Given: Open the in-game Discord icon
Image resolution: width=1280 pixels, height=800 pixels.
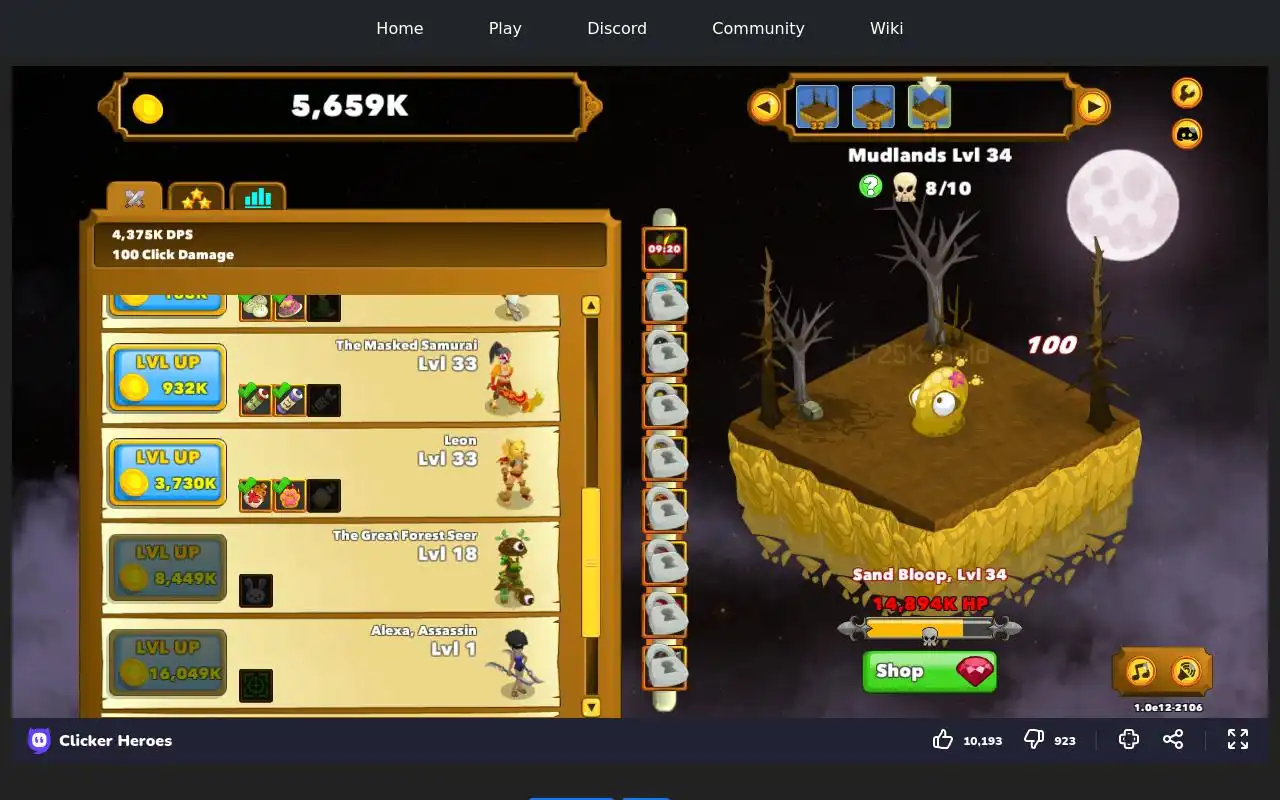Looking at the screenshot, I should 1187,133.
